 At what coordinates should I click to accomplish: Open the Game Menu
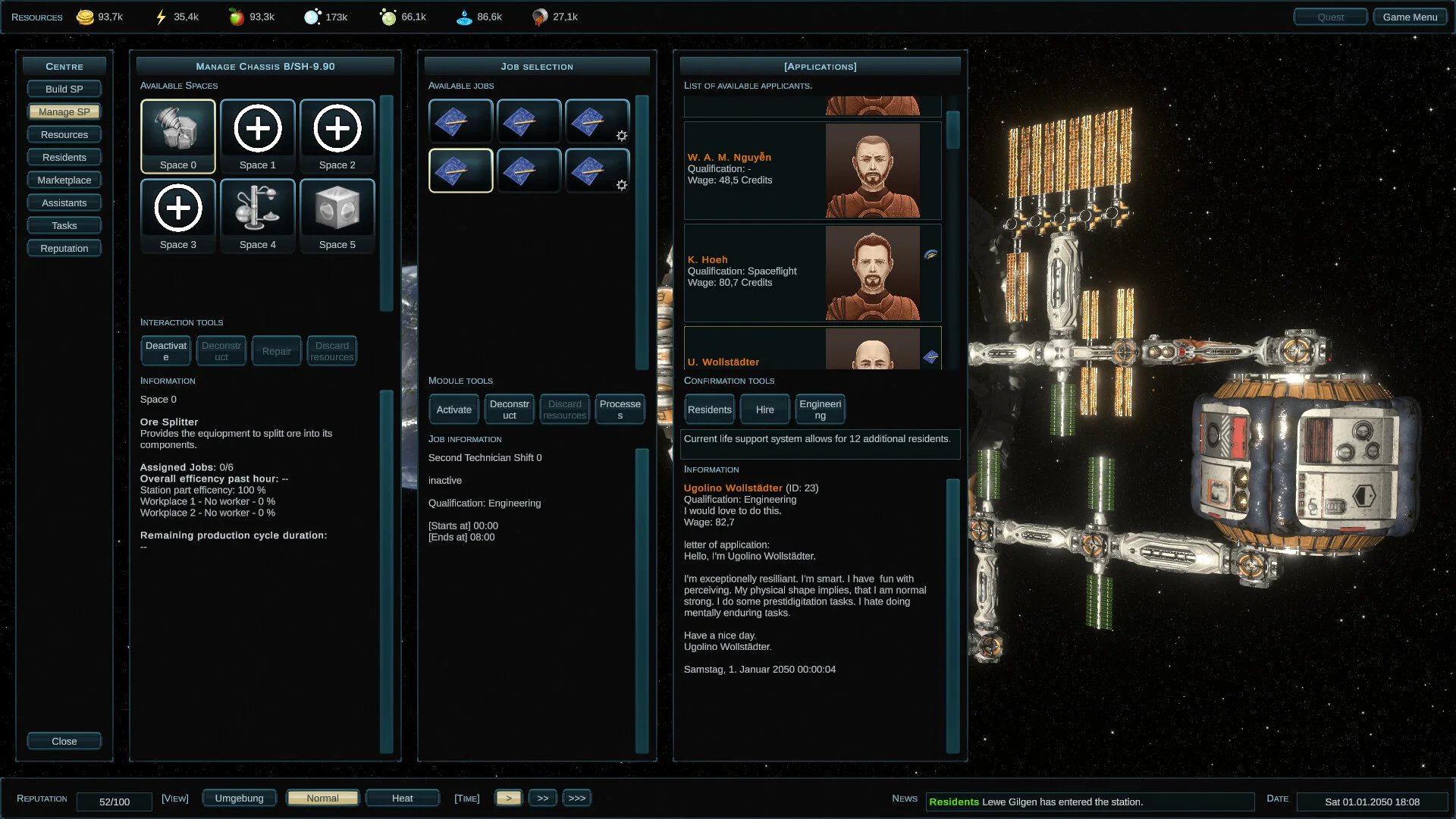tap(1409, 17)
